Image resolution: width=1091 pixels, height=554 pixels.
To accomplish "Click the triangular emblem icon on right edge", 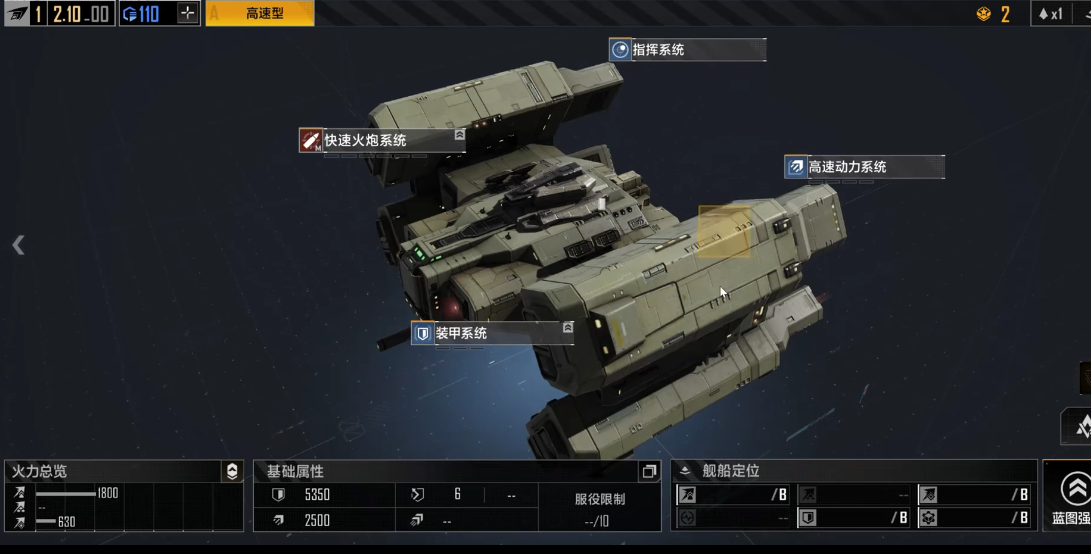I will click(1079, 427).
